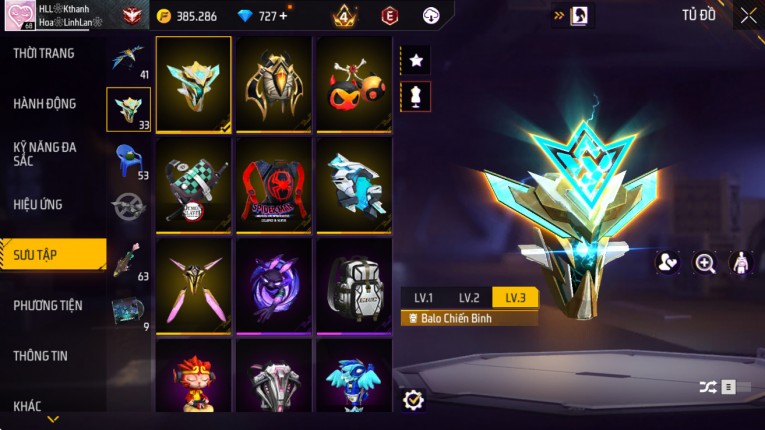Select LV.1 backpack level
This screenshot has width=765, height=430.
click(424, 297)
